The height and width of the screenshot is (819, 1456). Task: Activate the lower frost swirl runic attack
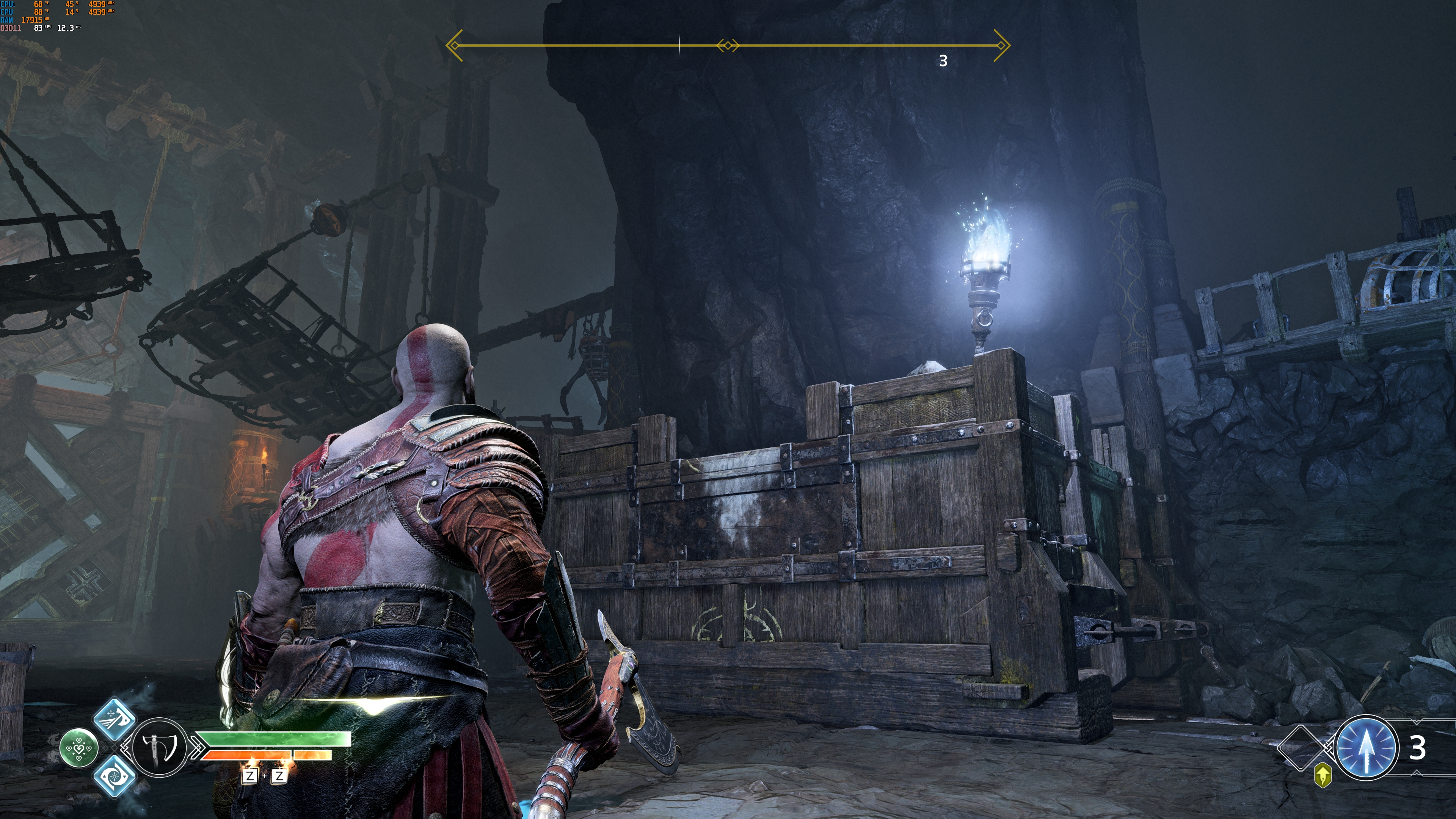click(114, 776)
